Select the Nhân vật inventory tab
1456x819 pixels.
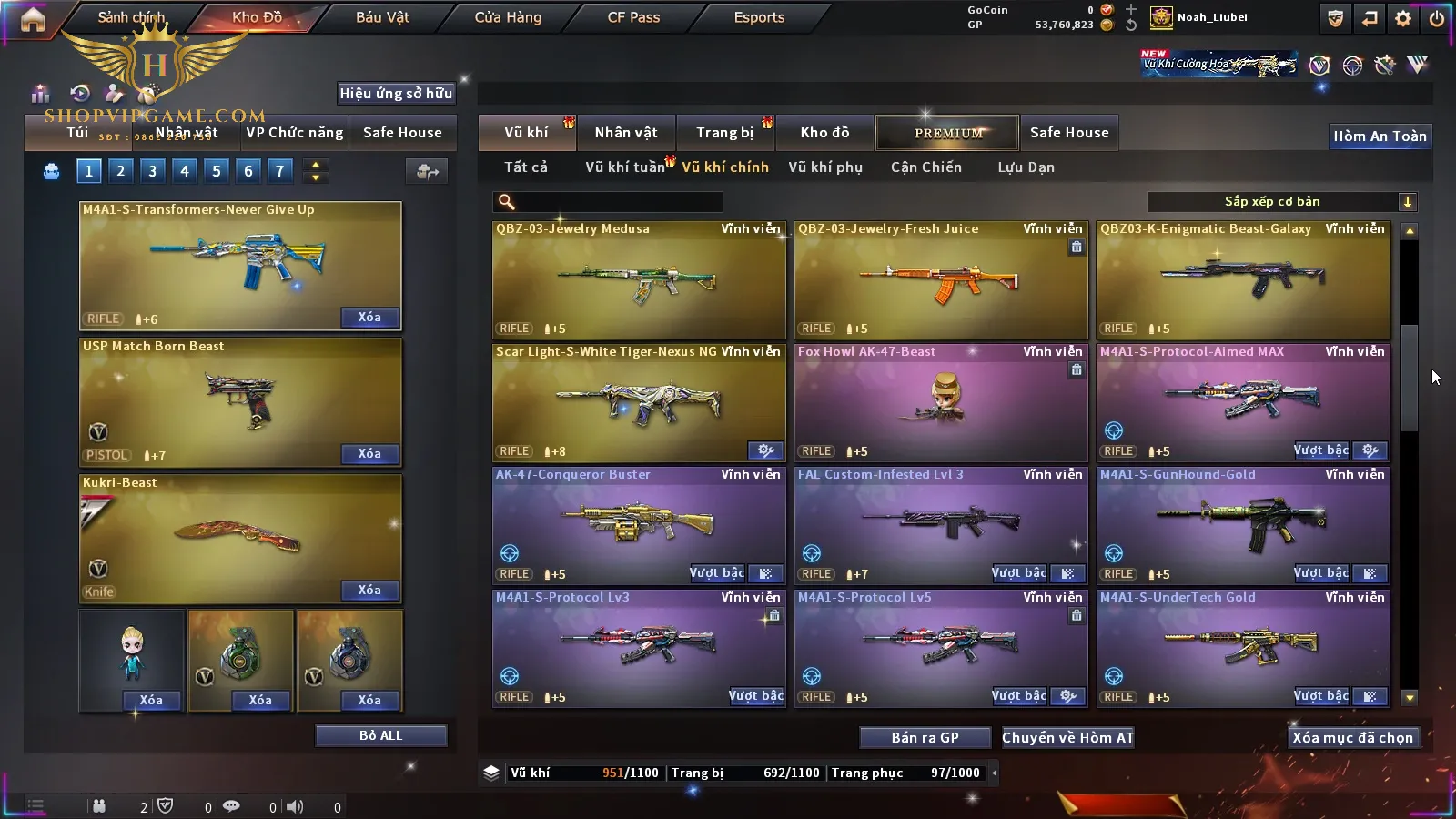coord(626,133)
